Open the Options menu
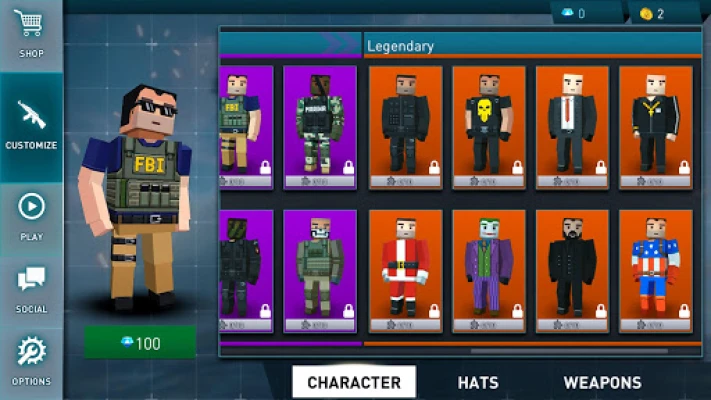The height and width of the screenshot is (400, 711). 31,360
